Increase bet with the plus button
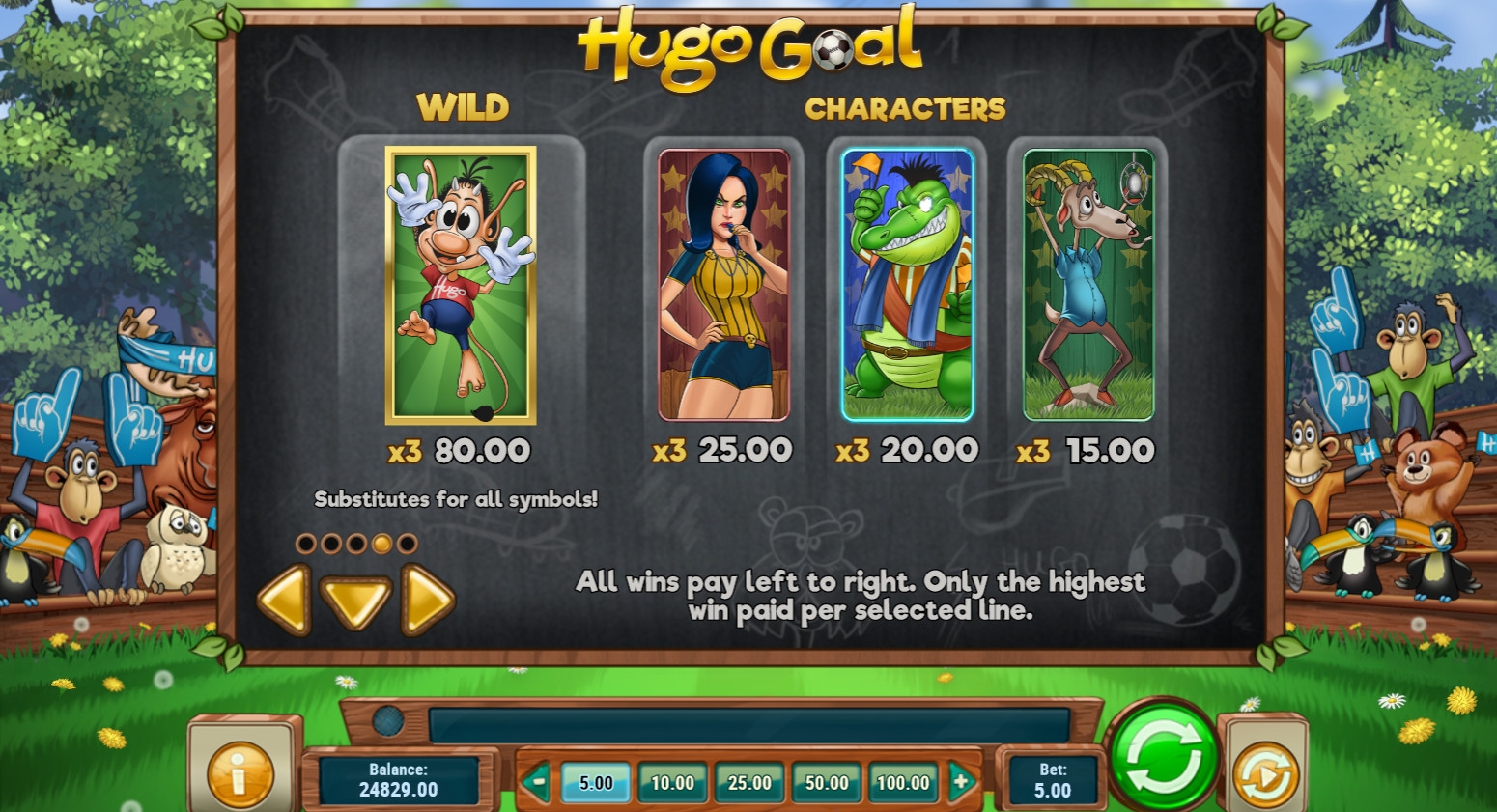The height and width of the screenshot is (812, 1497). (961, 782)
